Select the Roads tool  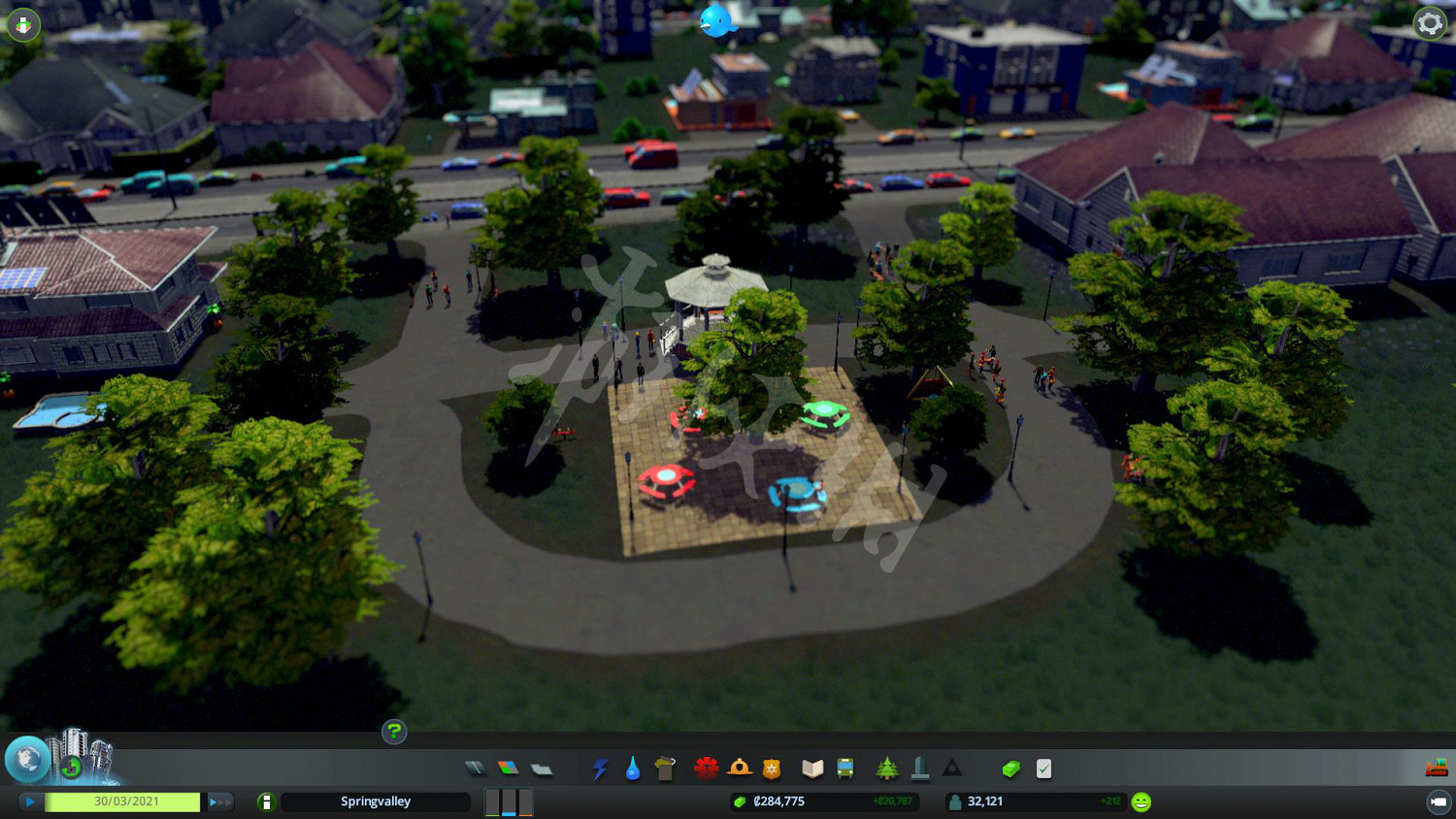476,768
